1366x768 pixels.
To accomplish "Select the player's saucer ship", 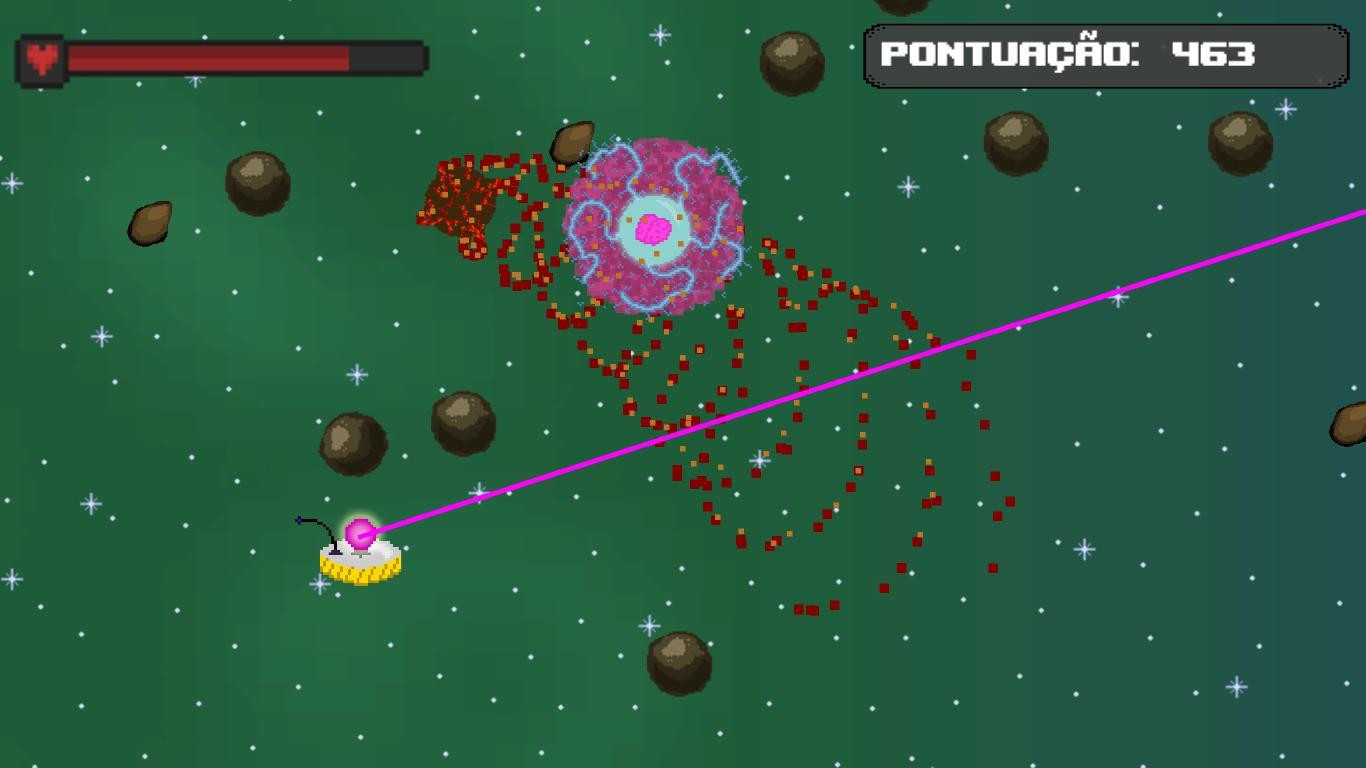I will coord(360,560).
